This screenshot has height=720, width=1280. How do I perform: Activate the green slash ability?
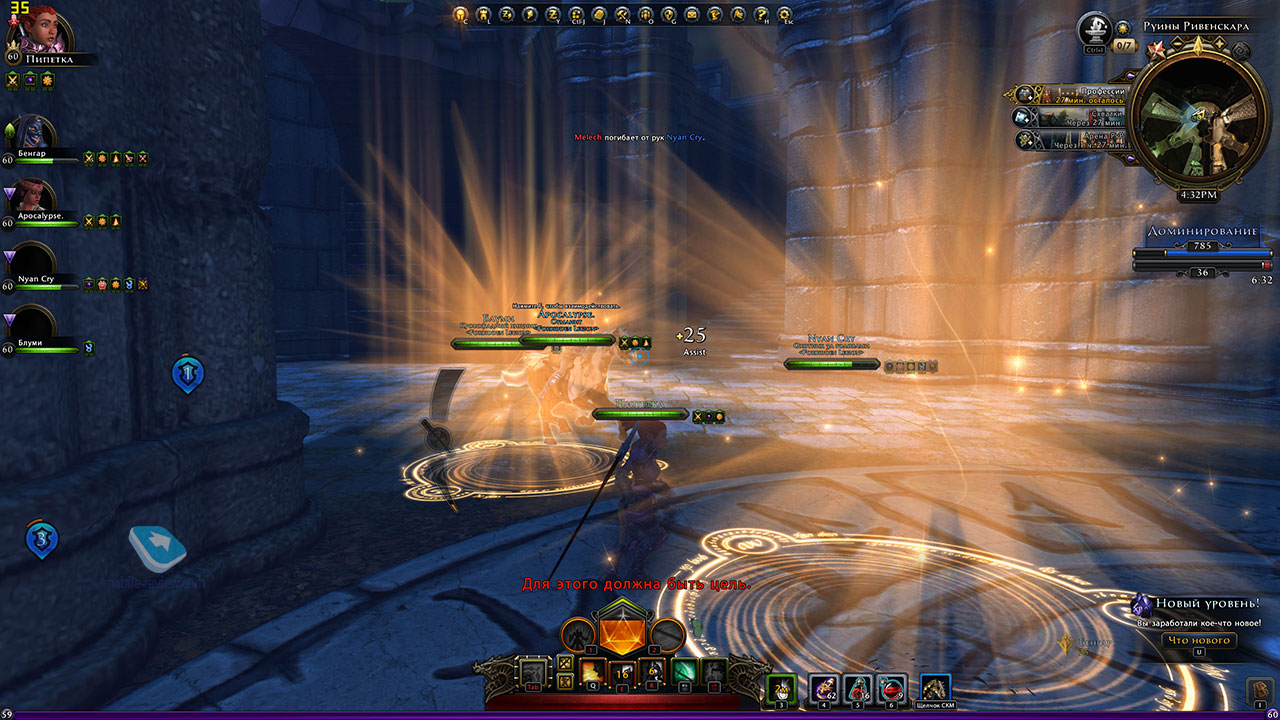684,673
